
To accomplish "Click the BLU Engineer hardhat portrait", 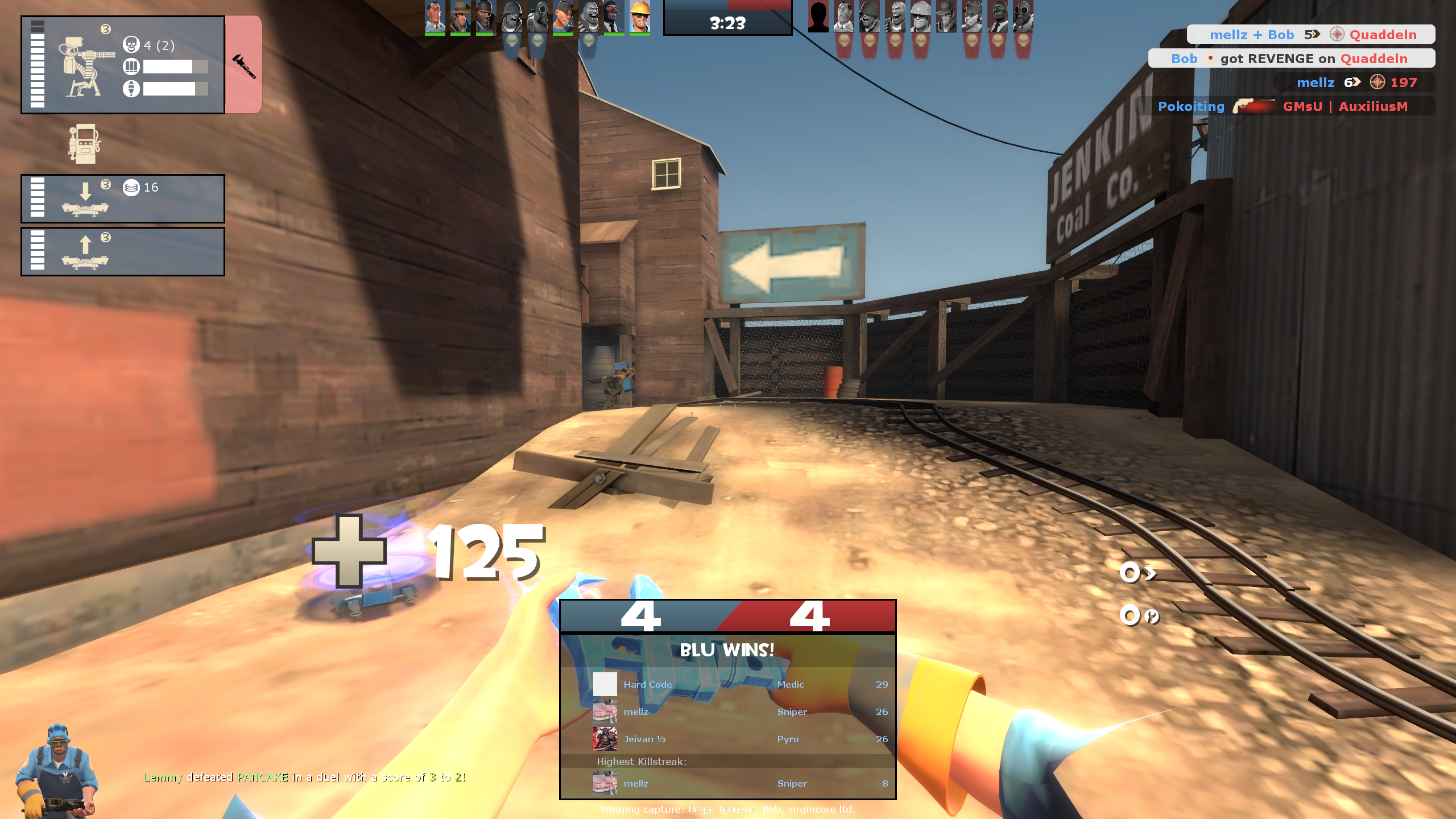I will (639, 17).
